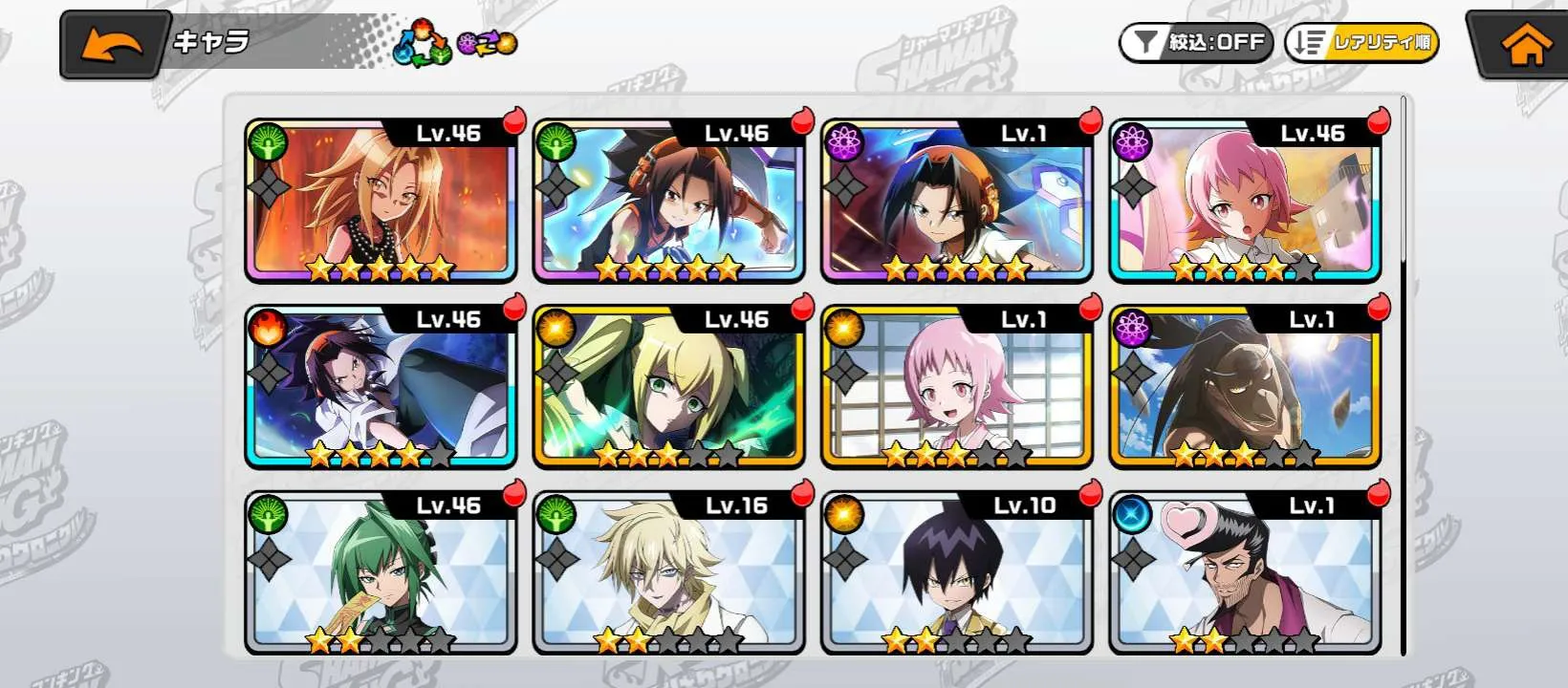Open the dark-skinned long-haired character under blue sky
The height and width of the screenshot is (688, 1568).
point(1245,388)
